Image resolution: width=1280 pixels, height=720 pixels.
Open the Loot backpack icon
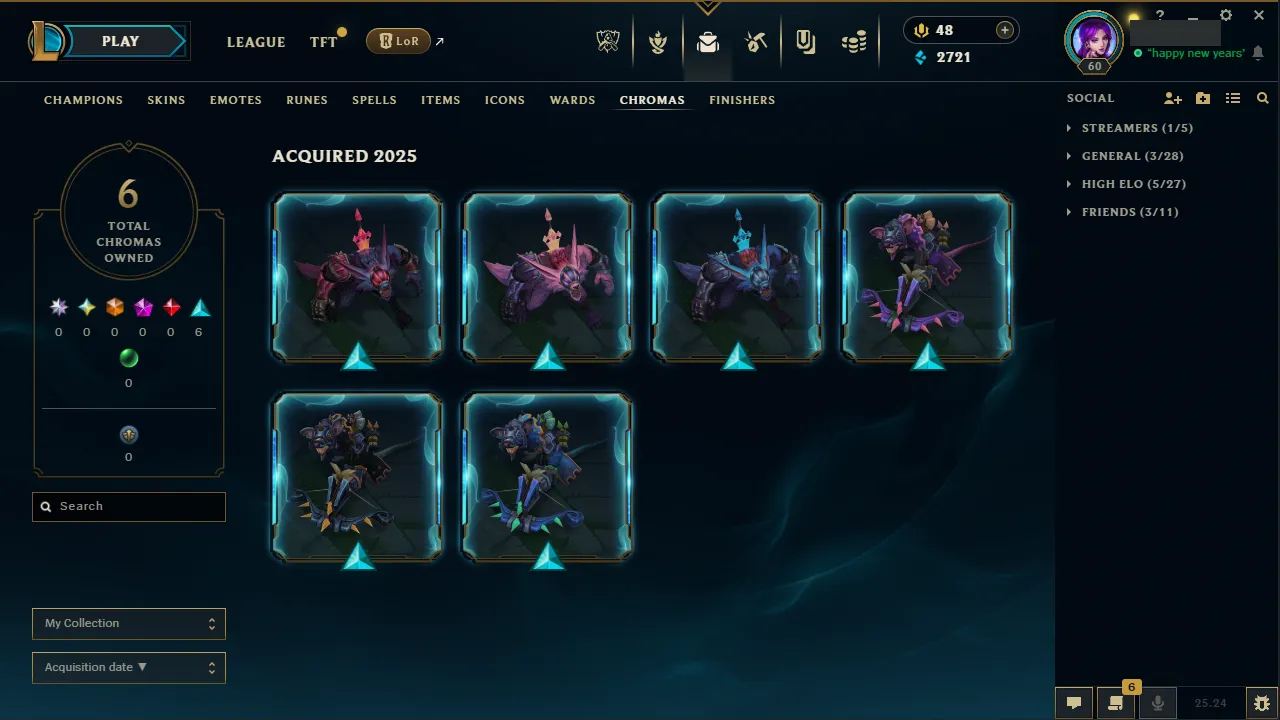(x=708, y=41)
